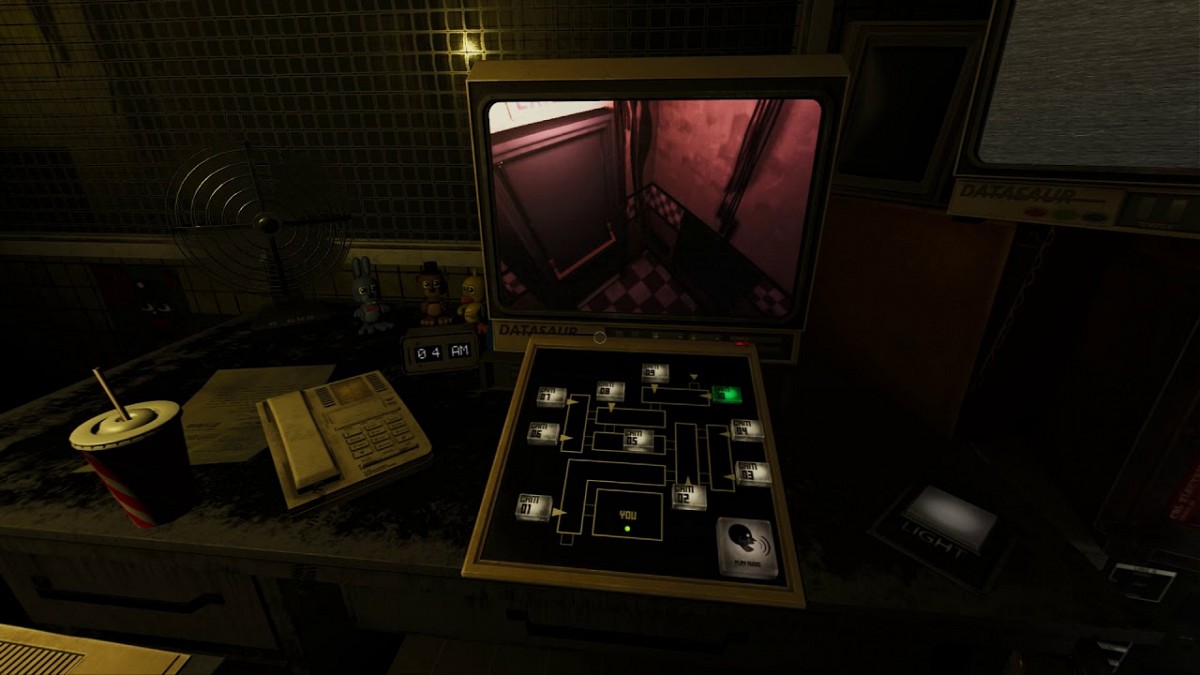Activate the Play Audio lure button
The height and width of the screenshot is (675, 1200).
tap(748, 547)
